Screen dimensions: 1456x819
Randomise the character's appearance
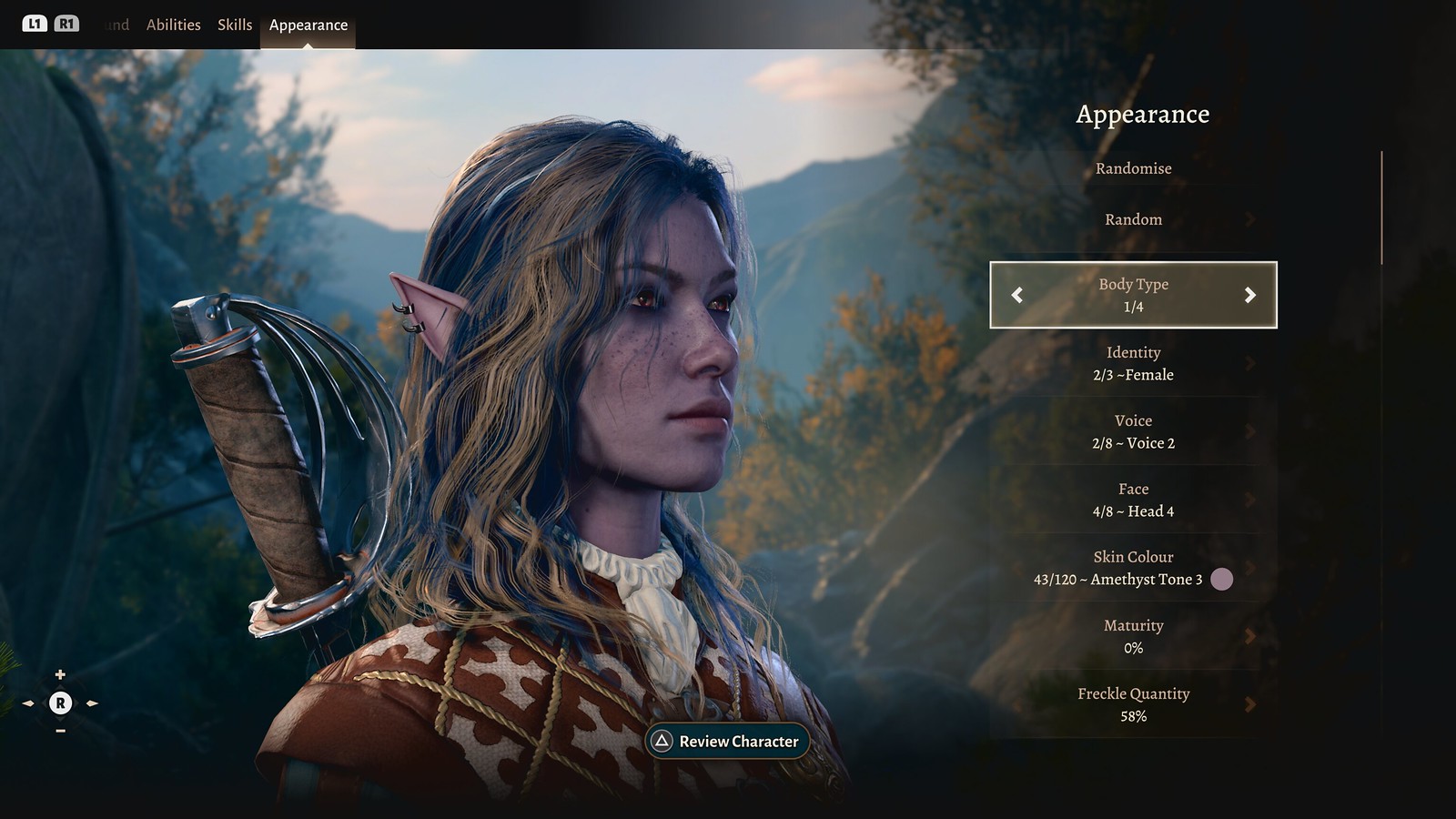coord(1133,168)
